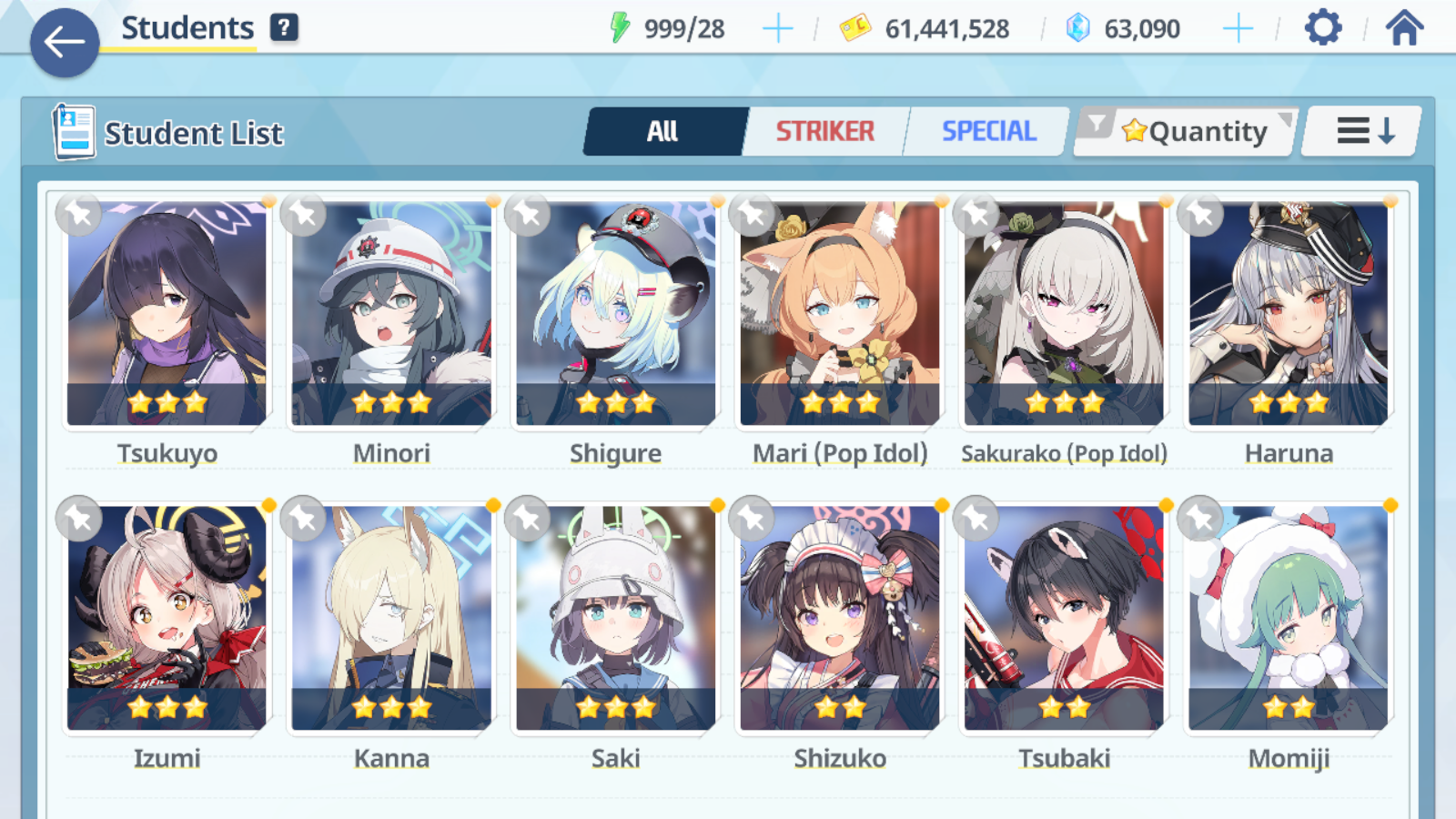Choose the Izumi student portrait
The image size is (1456, 819).
point(167,619)
